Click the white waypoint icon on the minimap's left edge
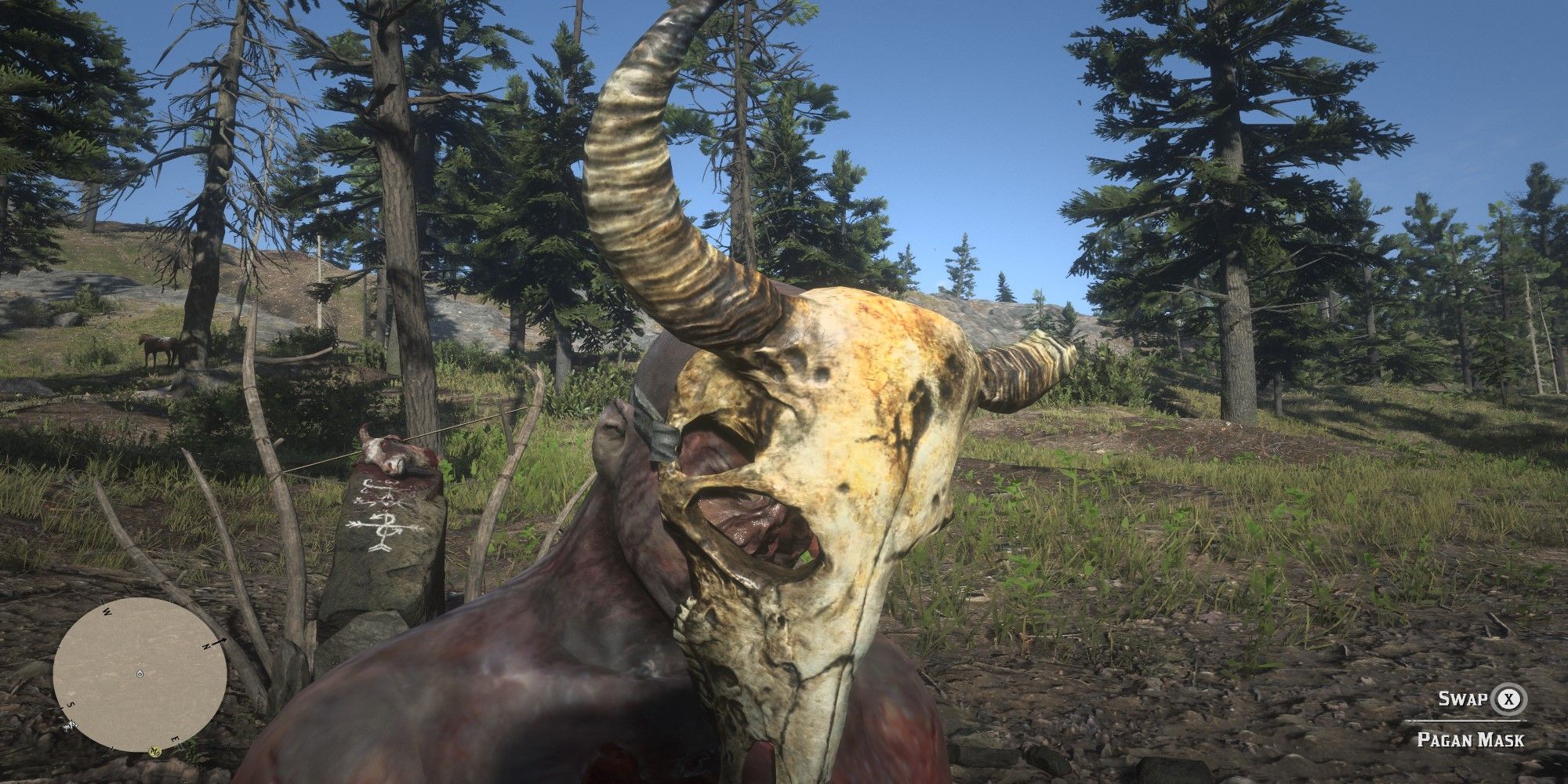Viewport: 1568px width, 784px height. [70, 726]
